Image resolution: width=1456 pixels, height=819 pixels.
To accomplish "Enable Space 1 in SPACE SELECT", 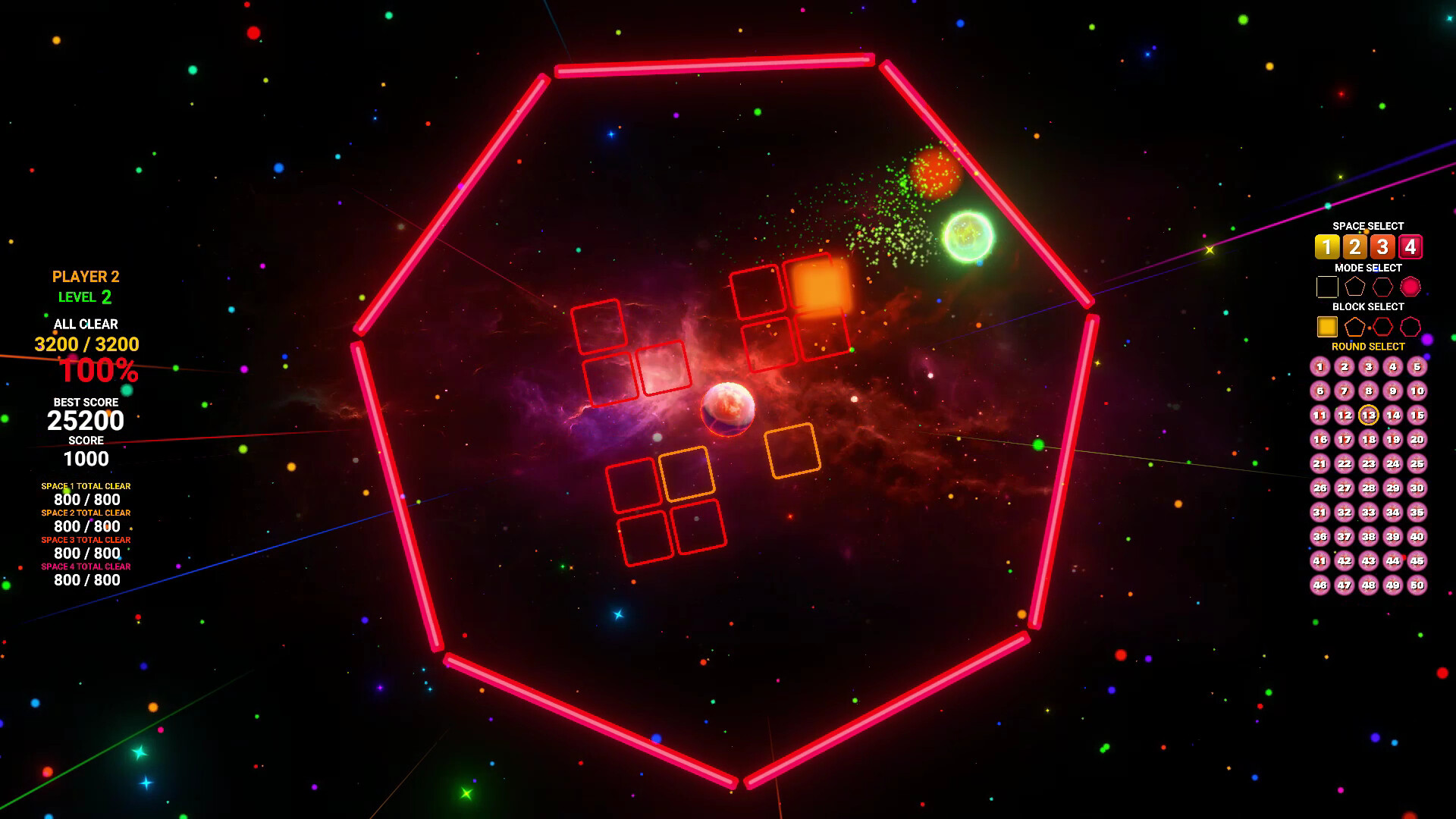I will coord(1328,246).
